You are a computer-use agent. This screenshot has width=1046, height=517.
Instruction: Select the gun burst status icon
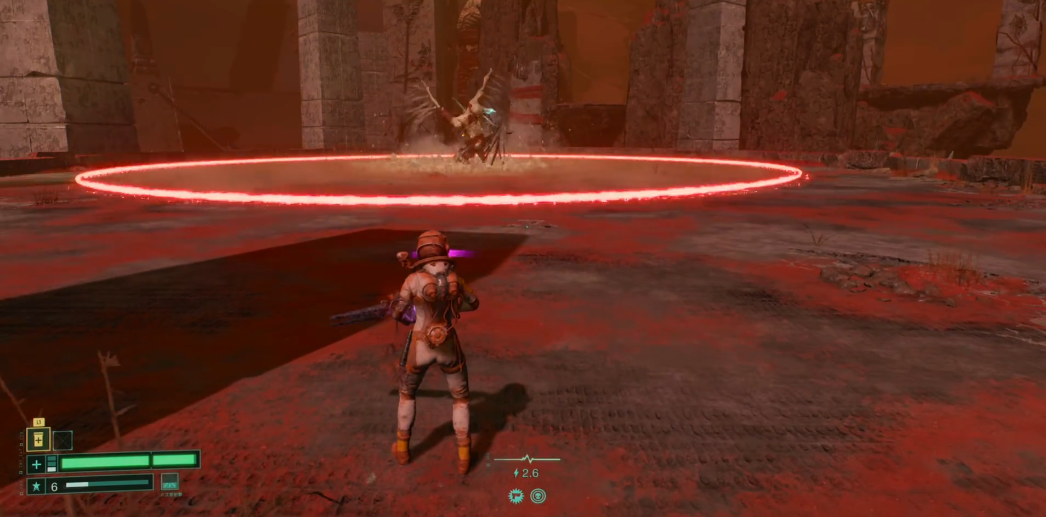click(516, 495)
